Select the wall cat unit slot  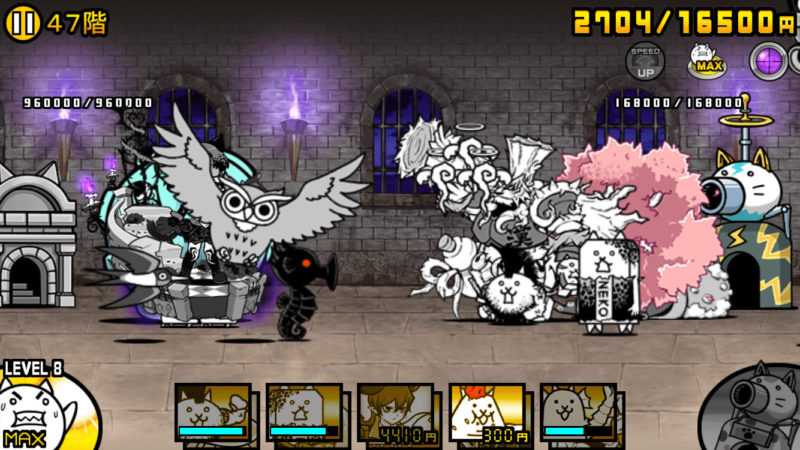pos(304,412)
